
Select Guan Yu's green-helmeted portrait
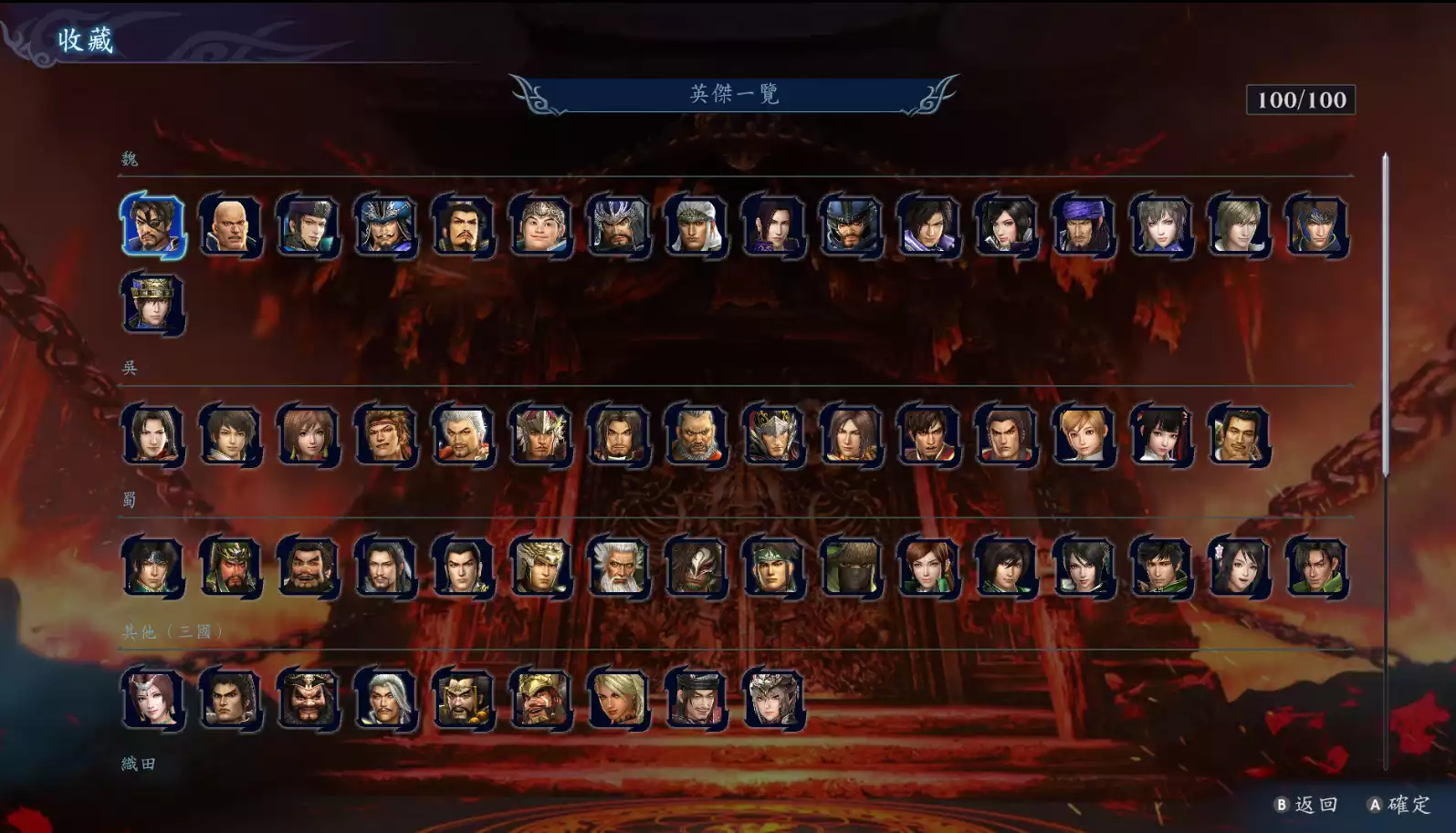point(230,567)
